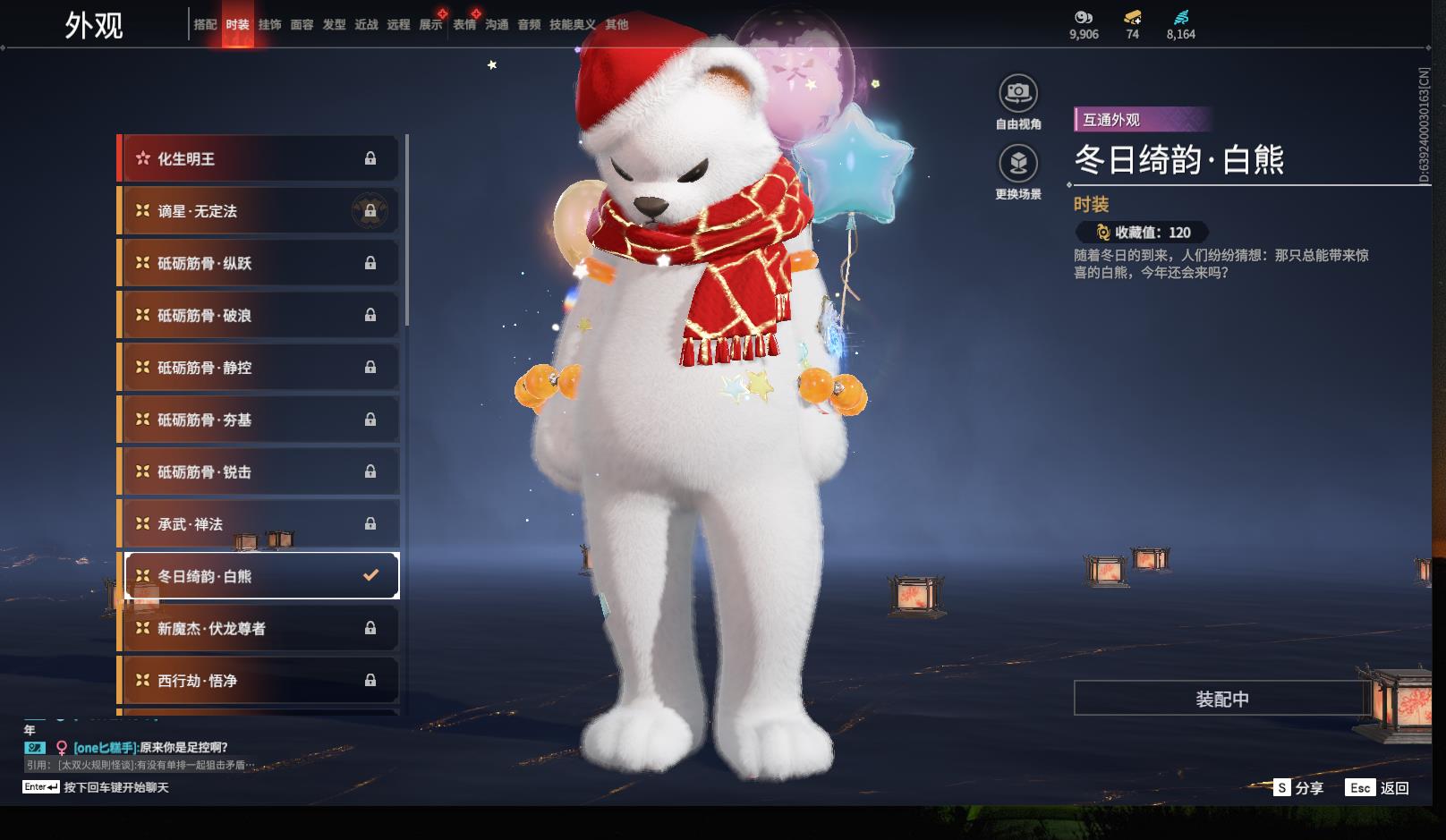This screenshot has width=1446, height=840.
Task: Click the 装配中 equip button
Action: 1221,699
